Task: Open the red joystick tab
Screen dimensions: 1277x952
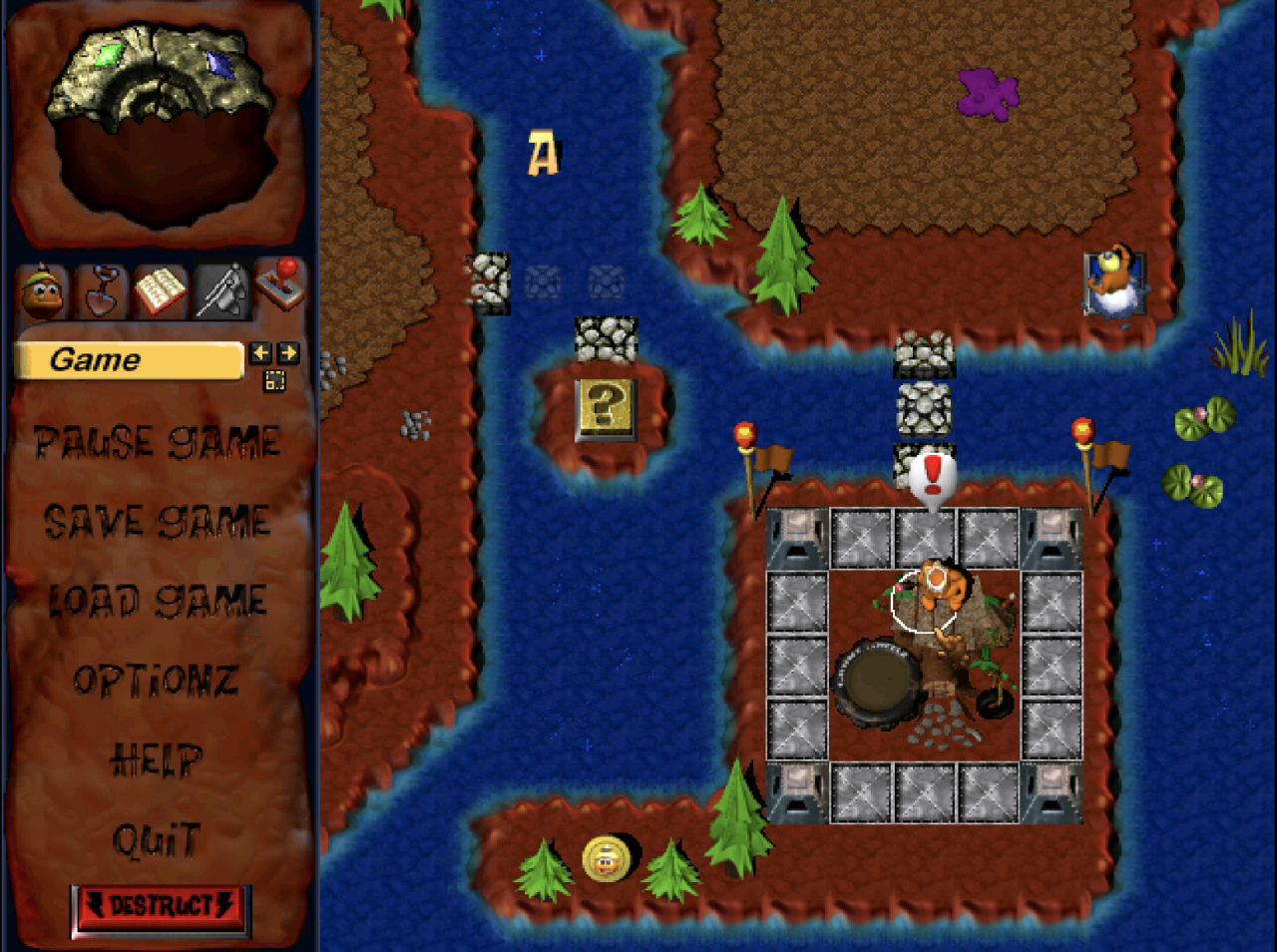Action: 279,284
